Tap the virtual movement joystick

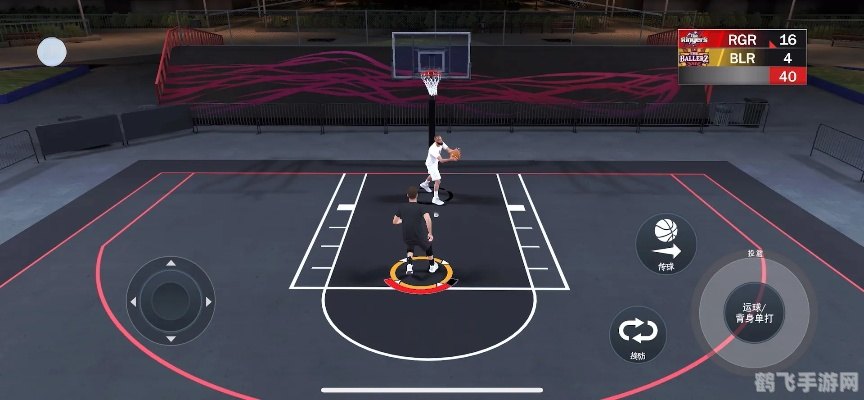point(170,300)
